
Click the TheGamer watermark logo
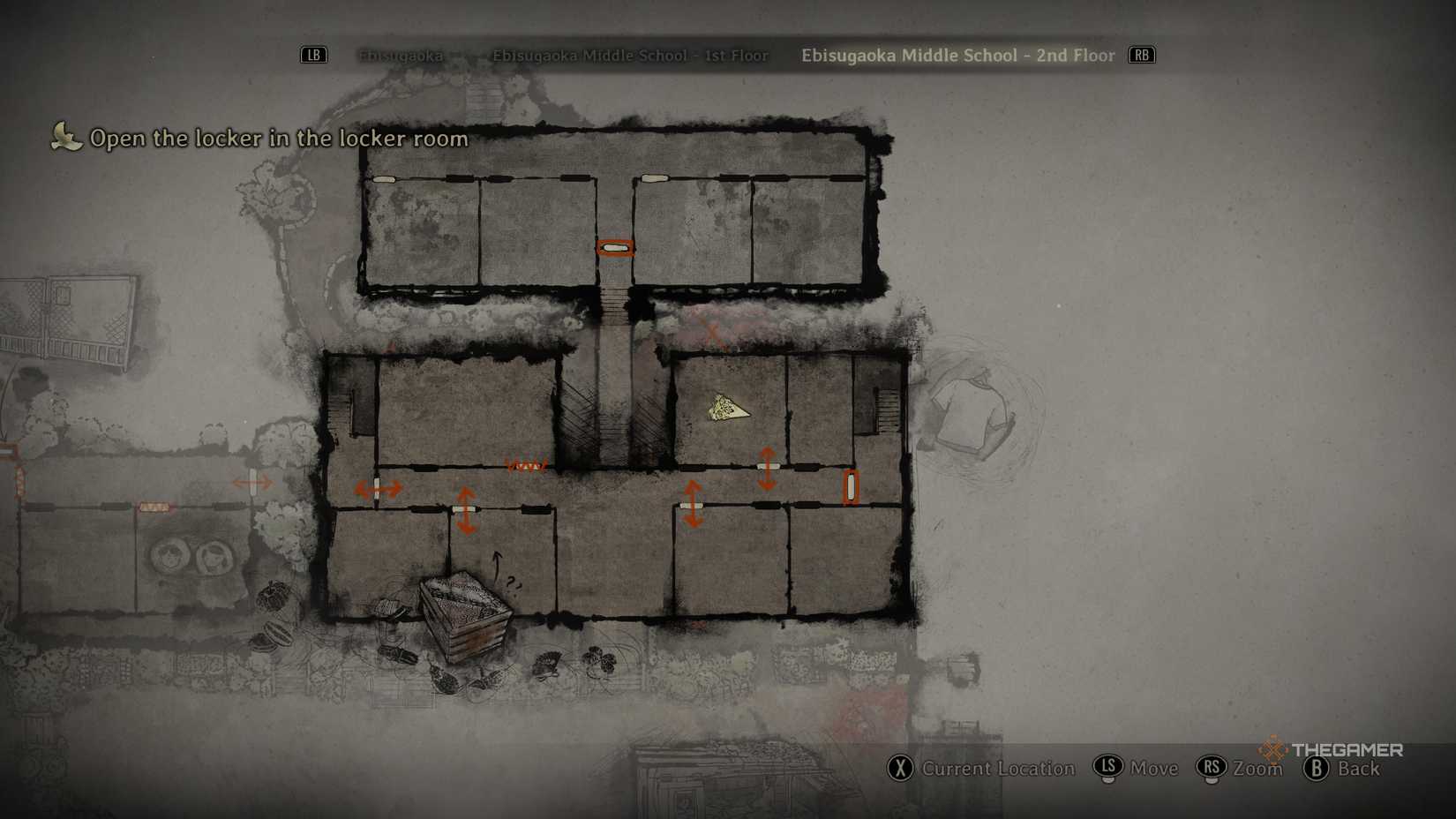tap(1332, 749)
